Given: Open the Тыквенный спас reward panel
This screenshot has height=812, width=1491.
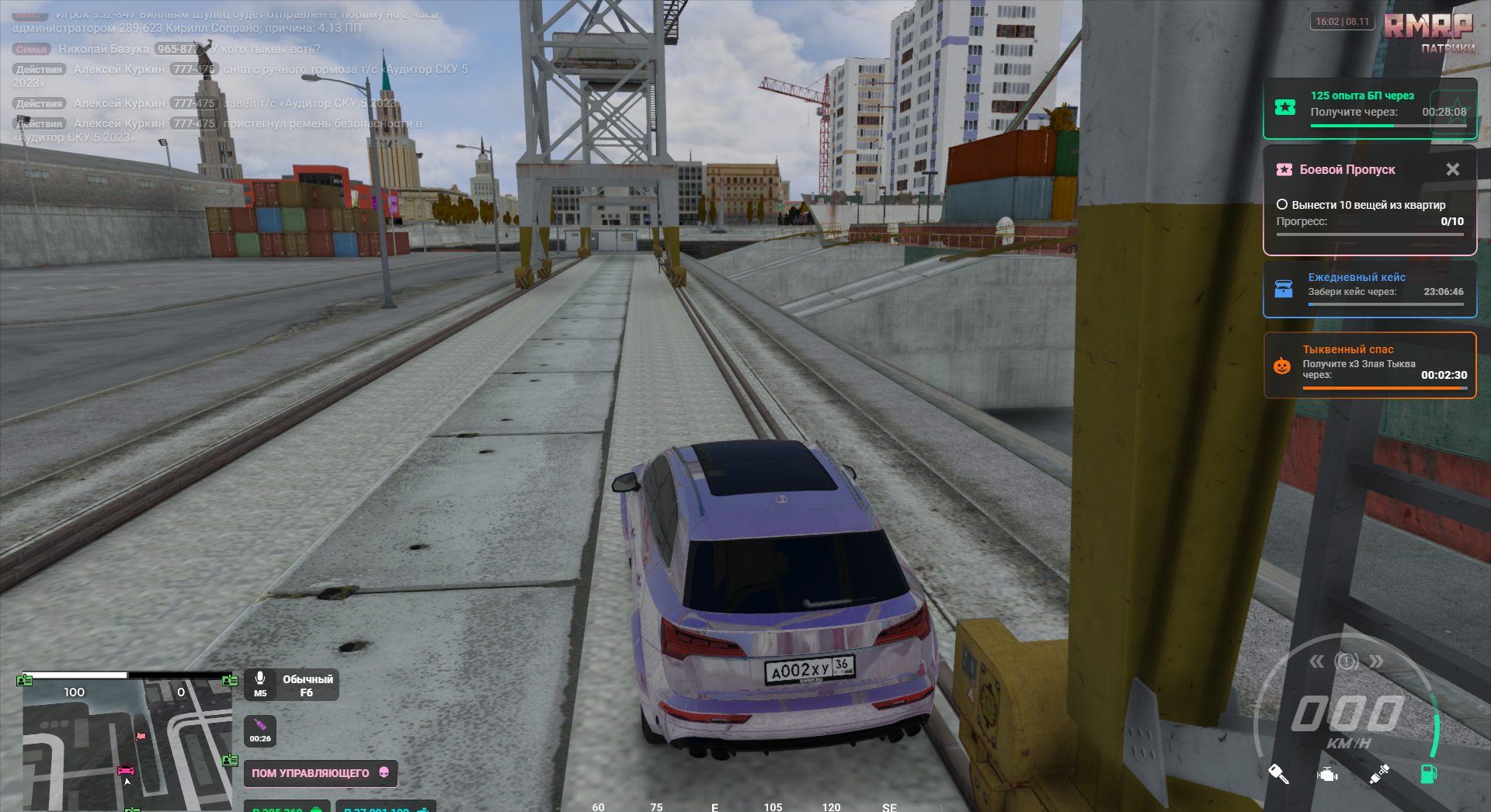Looking at the screenshot, I should 1369,365.
